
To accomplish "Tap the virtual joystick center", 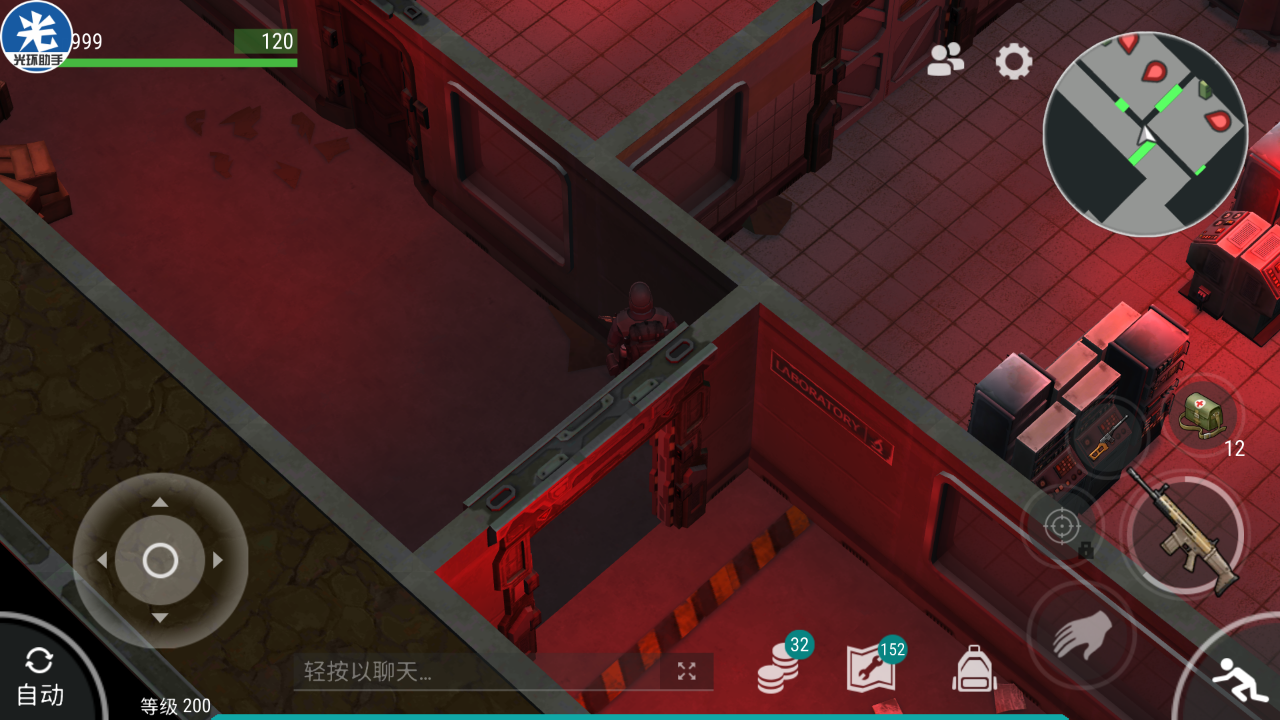I will [x=160, y=561].
